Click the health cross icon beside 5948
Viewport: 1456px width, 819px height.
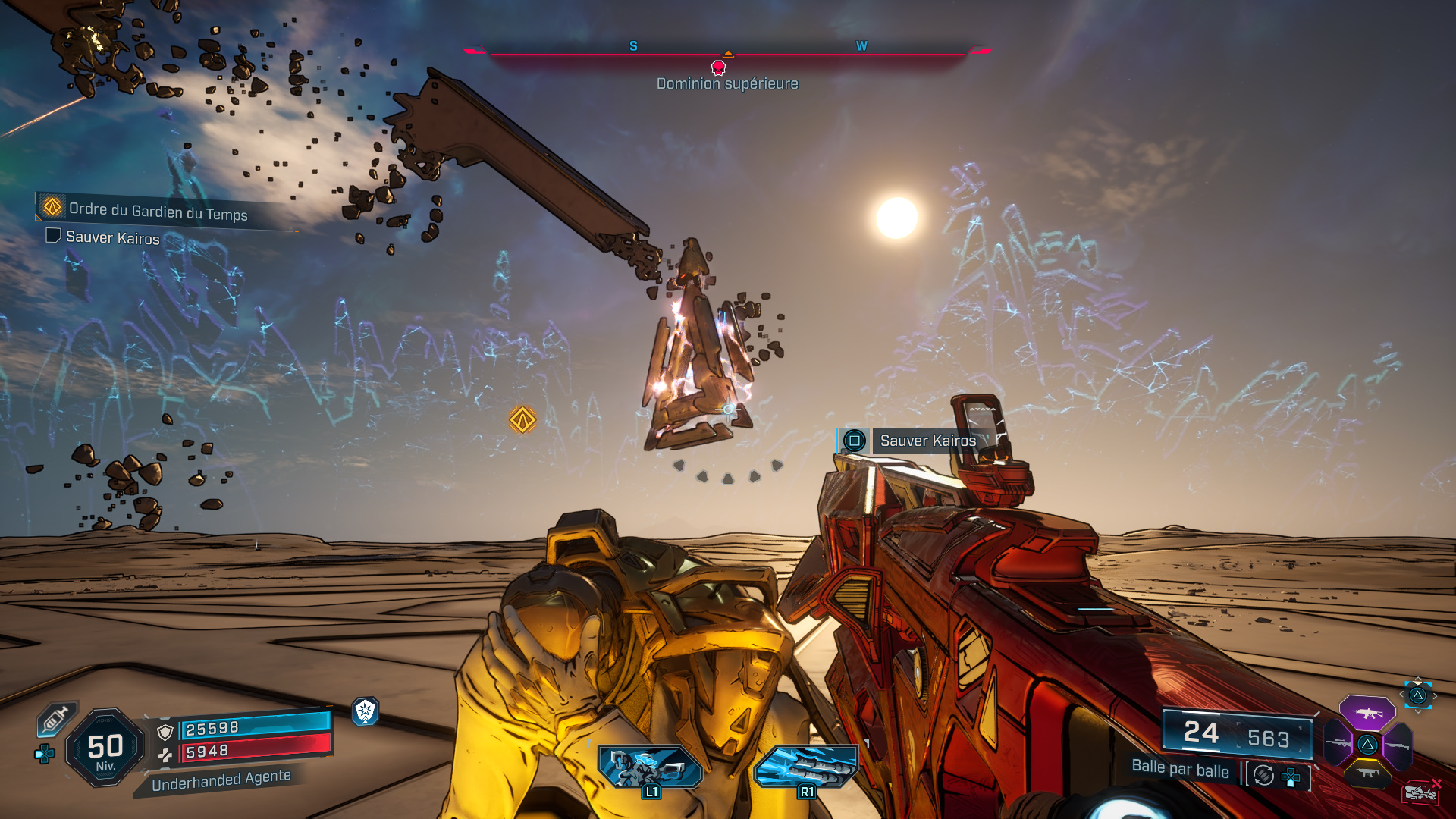[x=166, y=755]
